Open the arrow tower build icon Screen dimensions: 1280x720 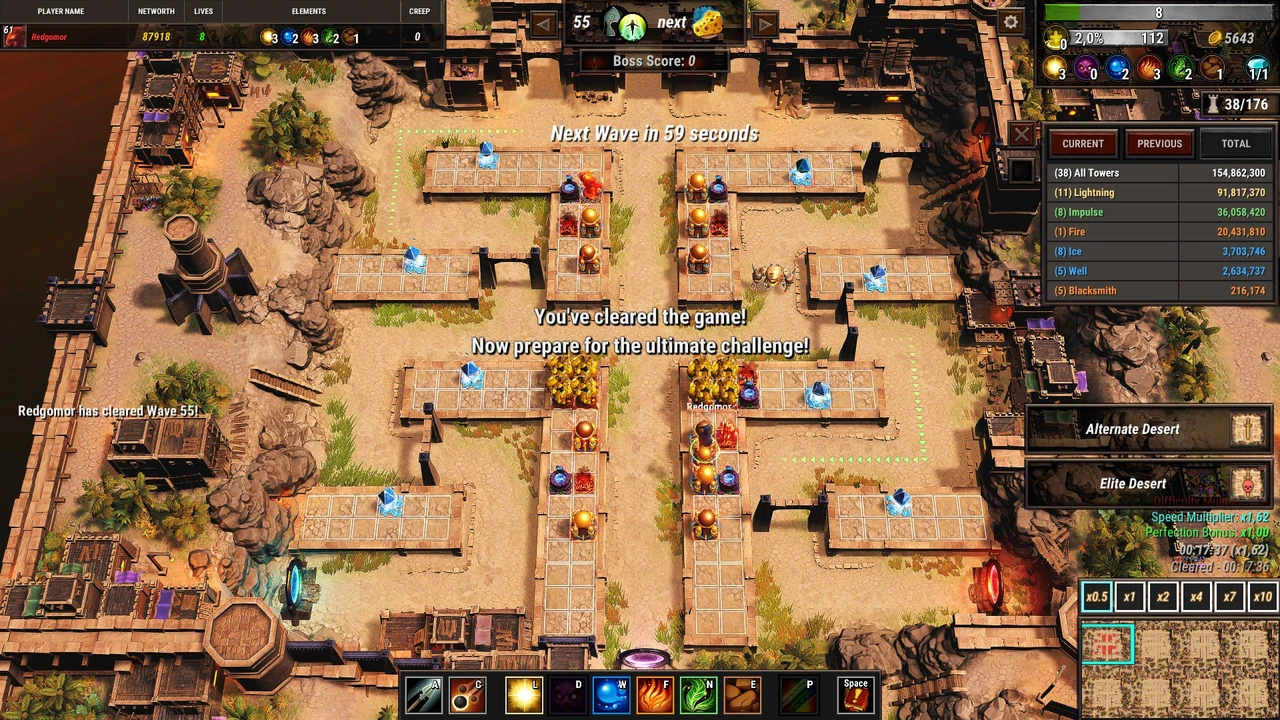click(422, 694)
